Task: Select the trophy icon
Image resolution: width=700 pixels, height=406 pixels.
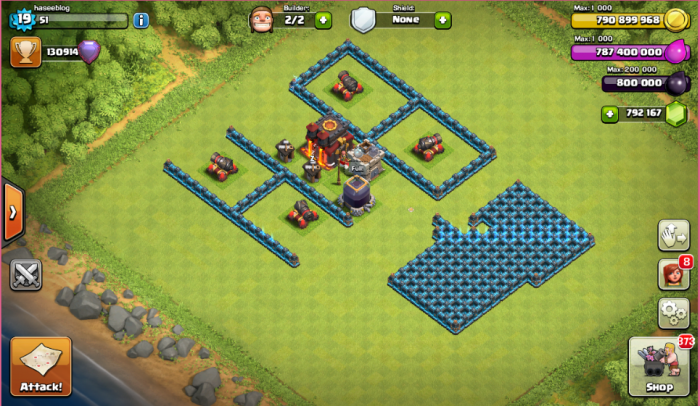Action: pyautogui.click(x=25, y=52)
